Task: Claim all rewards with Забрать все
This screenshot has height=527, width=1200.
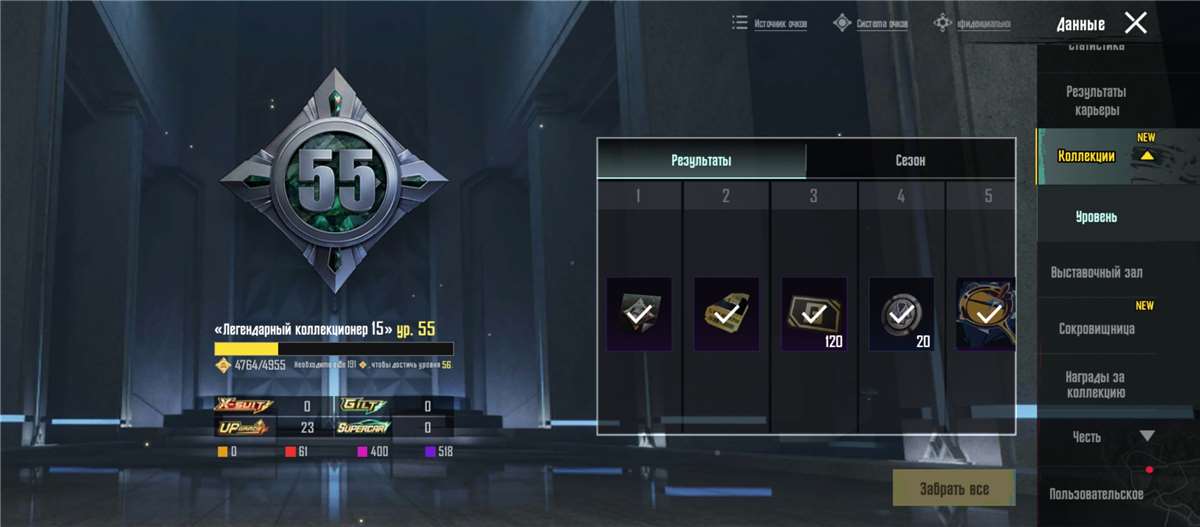Action: pos(954,489)
